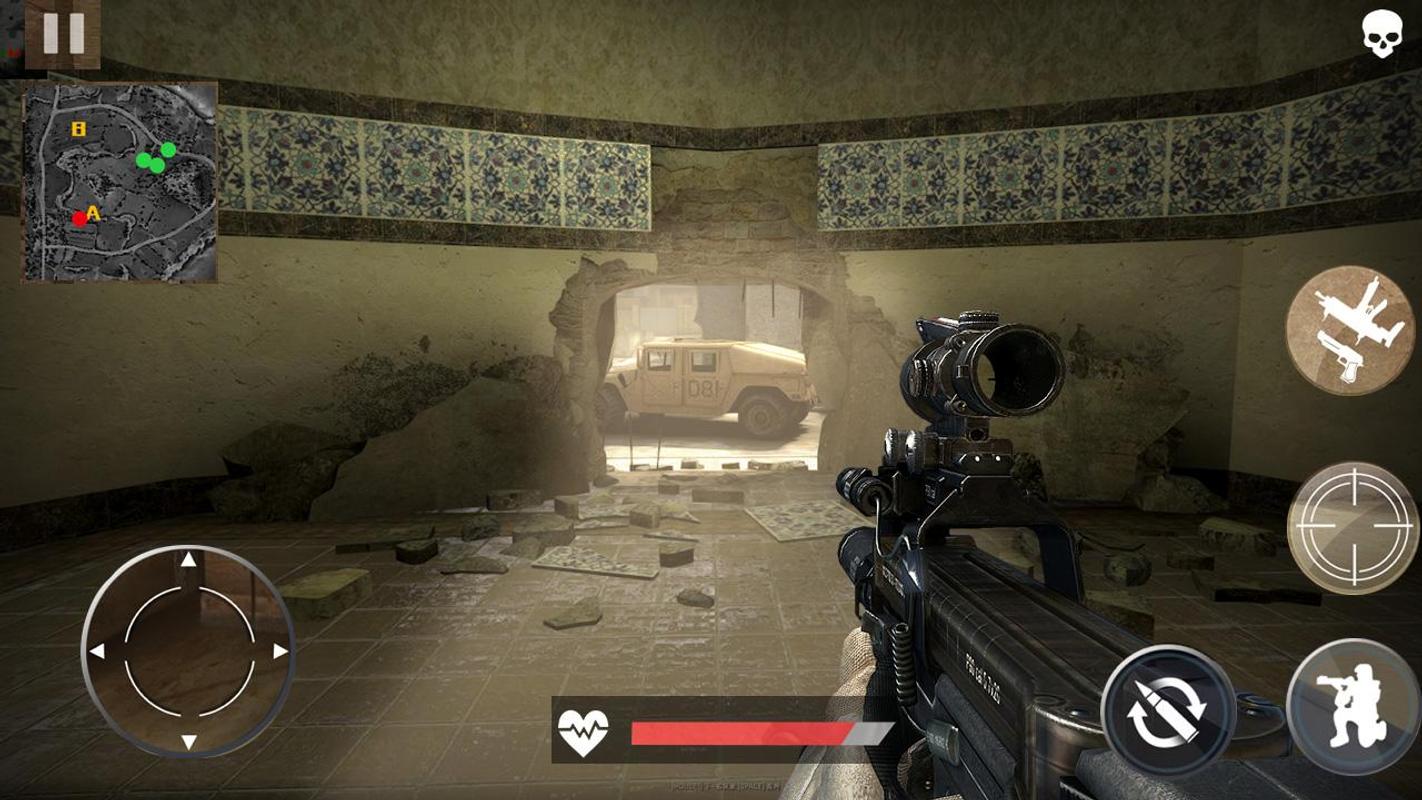This screenshot has width=1422, height=800.
Task: Reload the weapon using the bullet button
Action: 1167,711
